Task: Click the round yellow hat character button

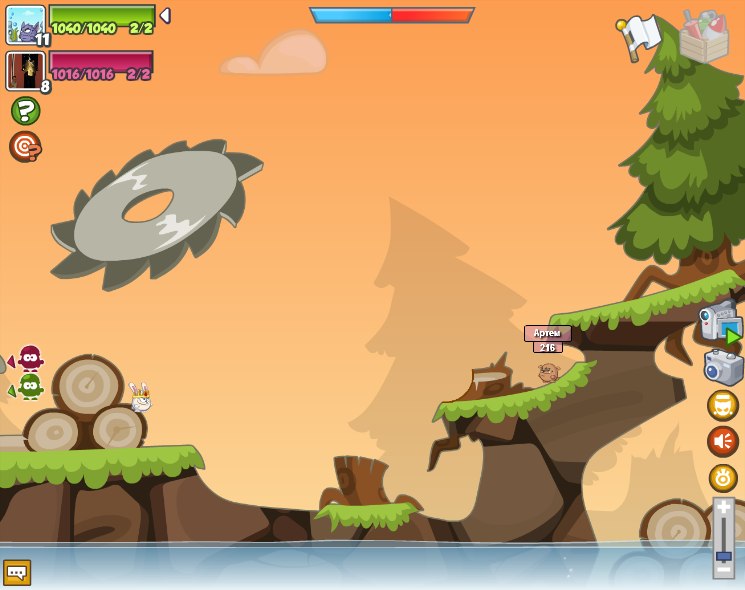Action: 723,405
